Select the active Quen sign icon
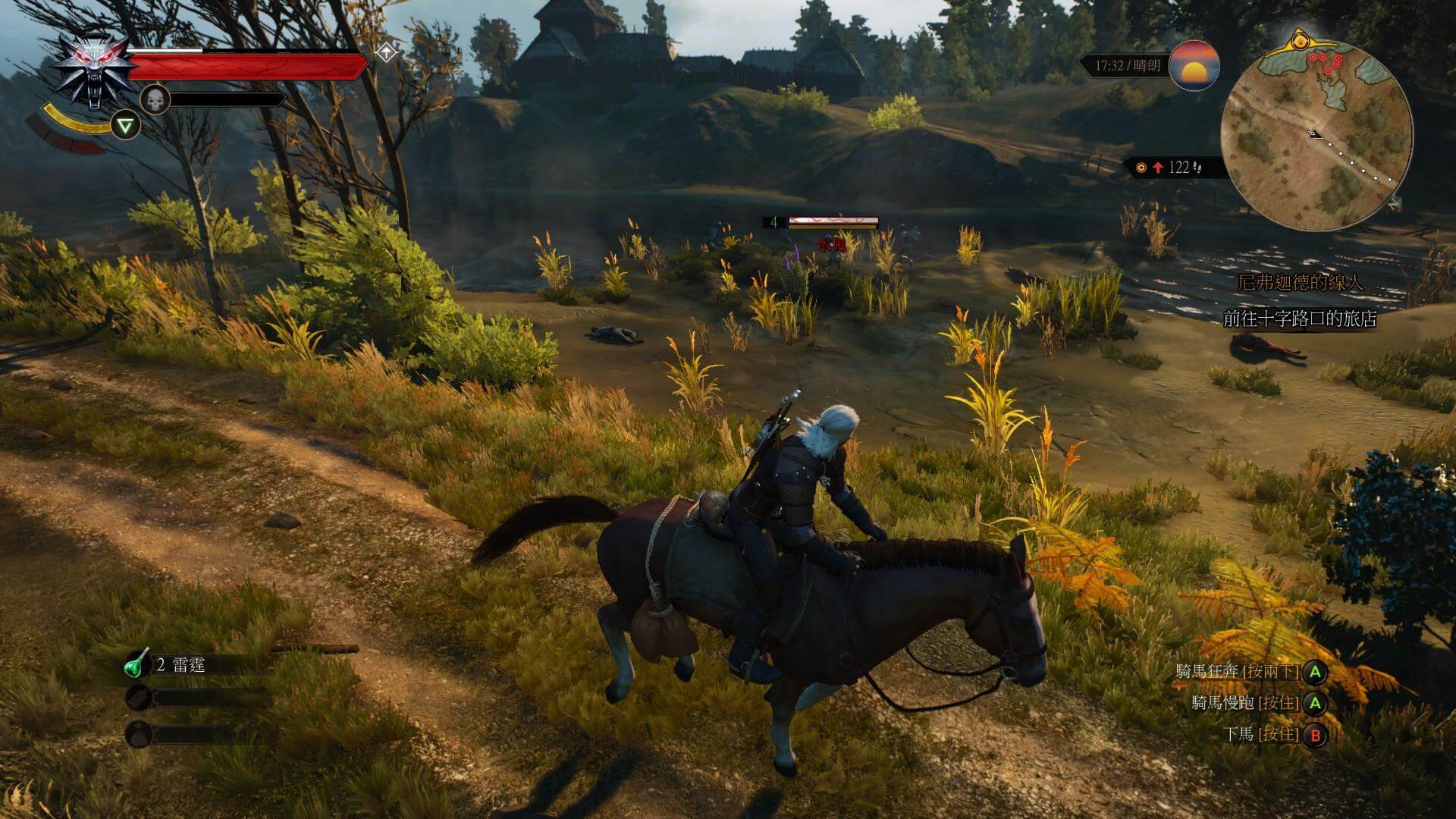The width and height of the screenshot is (1456, 819). coord(125,125)
